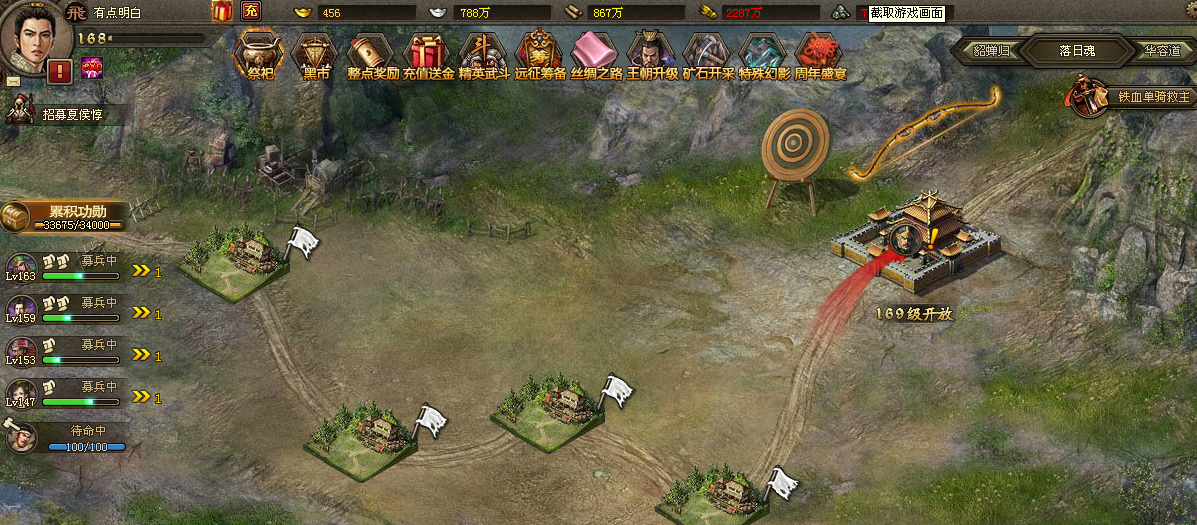Image resolution: width=1197 pixels, height=525 pixels.
Task: Open the 铁血单骑救主 quest button
Action: click(x=1131, y=98)
